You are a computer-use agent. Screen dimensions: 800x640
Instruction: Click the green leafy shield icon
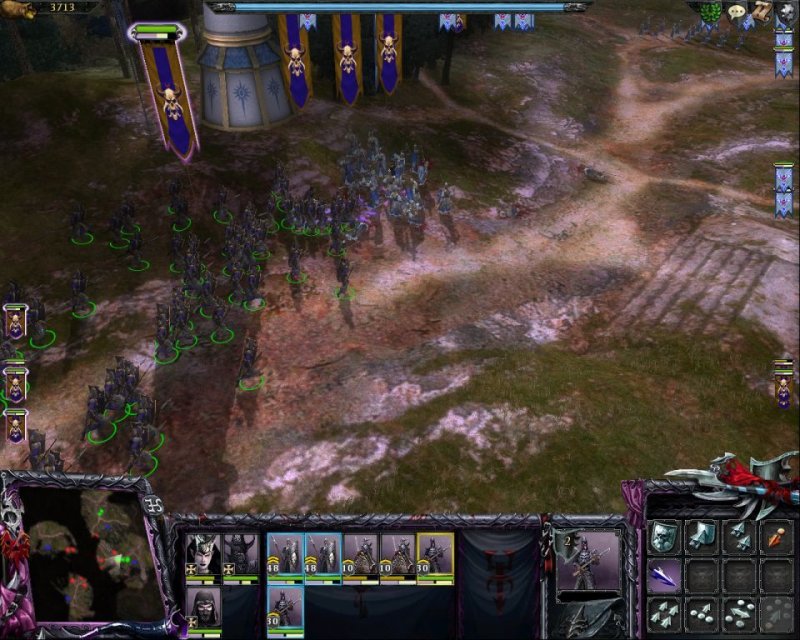[712, 11]
